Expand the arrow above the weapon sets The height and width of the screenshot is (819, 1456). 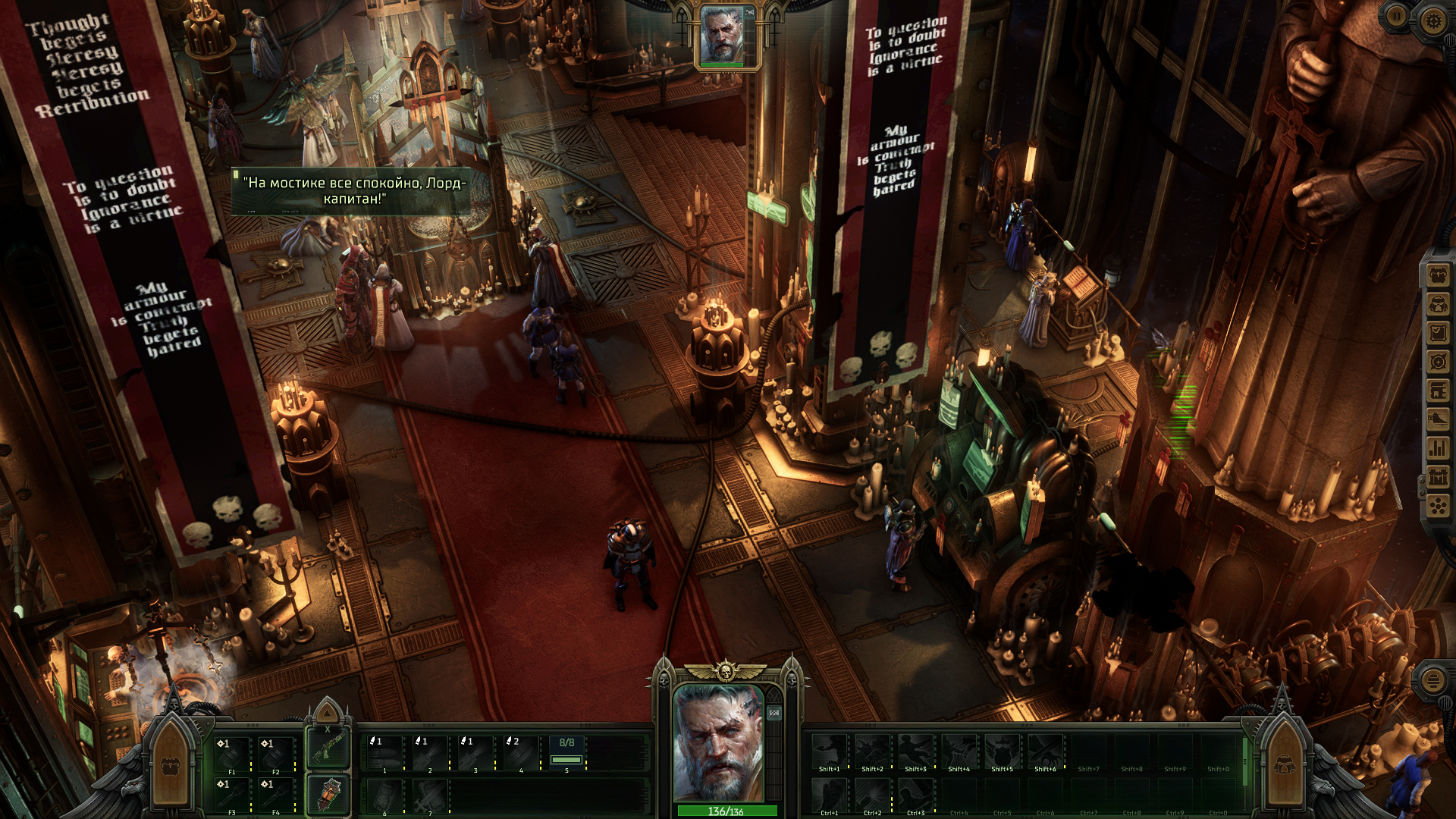coord(327,713)
